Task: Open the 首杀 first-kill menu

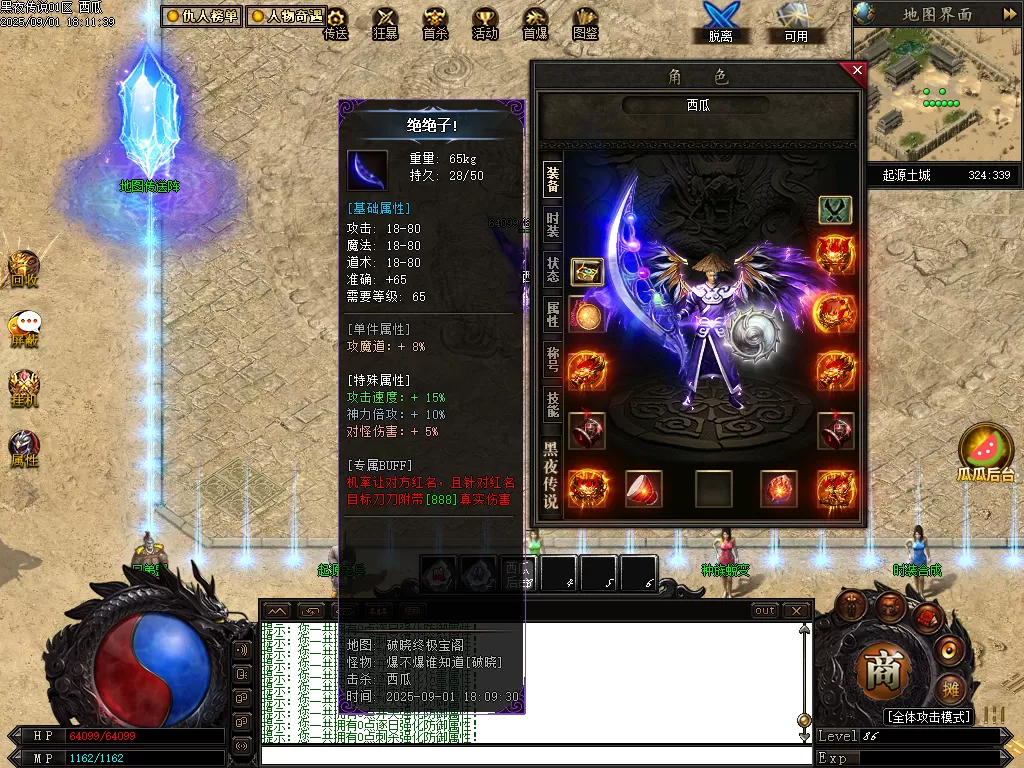Action: point(435,22)
